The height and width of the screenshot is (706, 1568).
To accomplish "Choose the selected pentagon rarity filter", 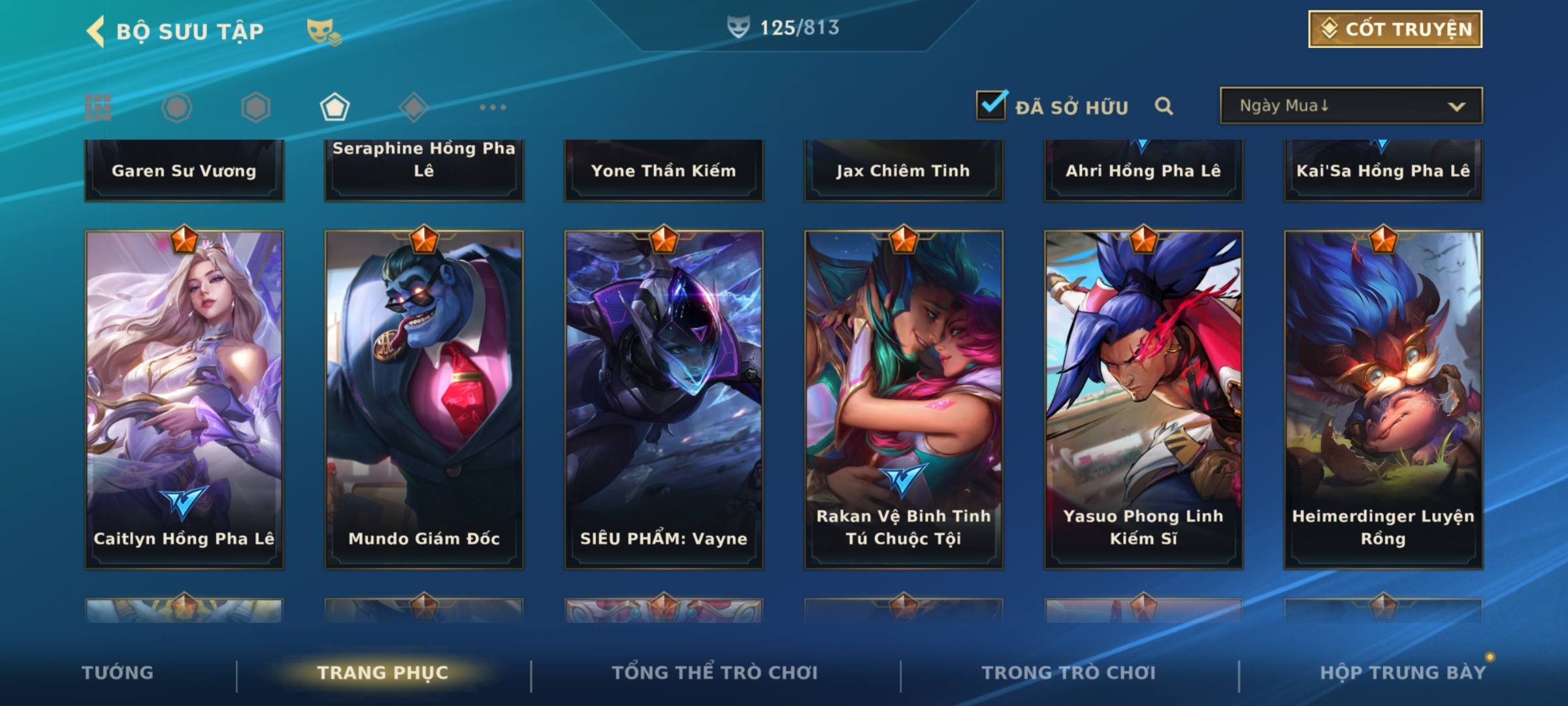I will pos(335,107).
